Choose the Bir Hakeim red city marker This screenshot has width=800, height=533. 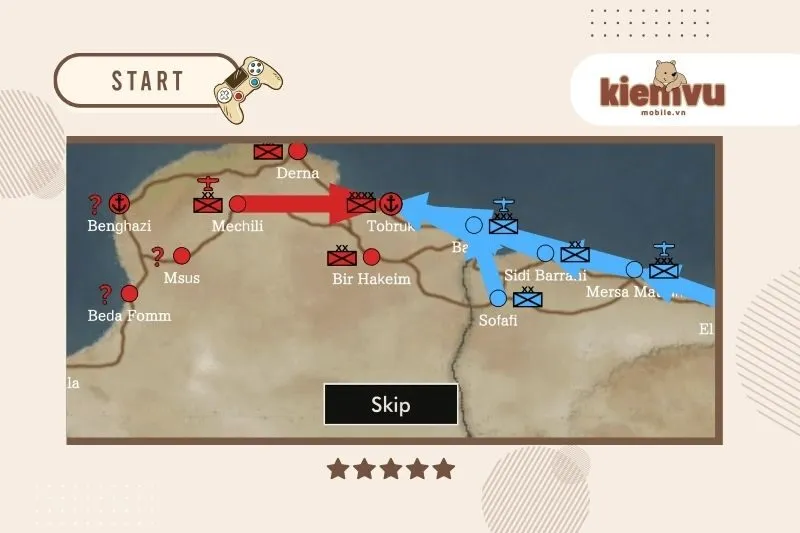371,256
